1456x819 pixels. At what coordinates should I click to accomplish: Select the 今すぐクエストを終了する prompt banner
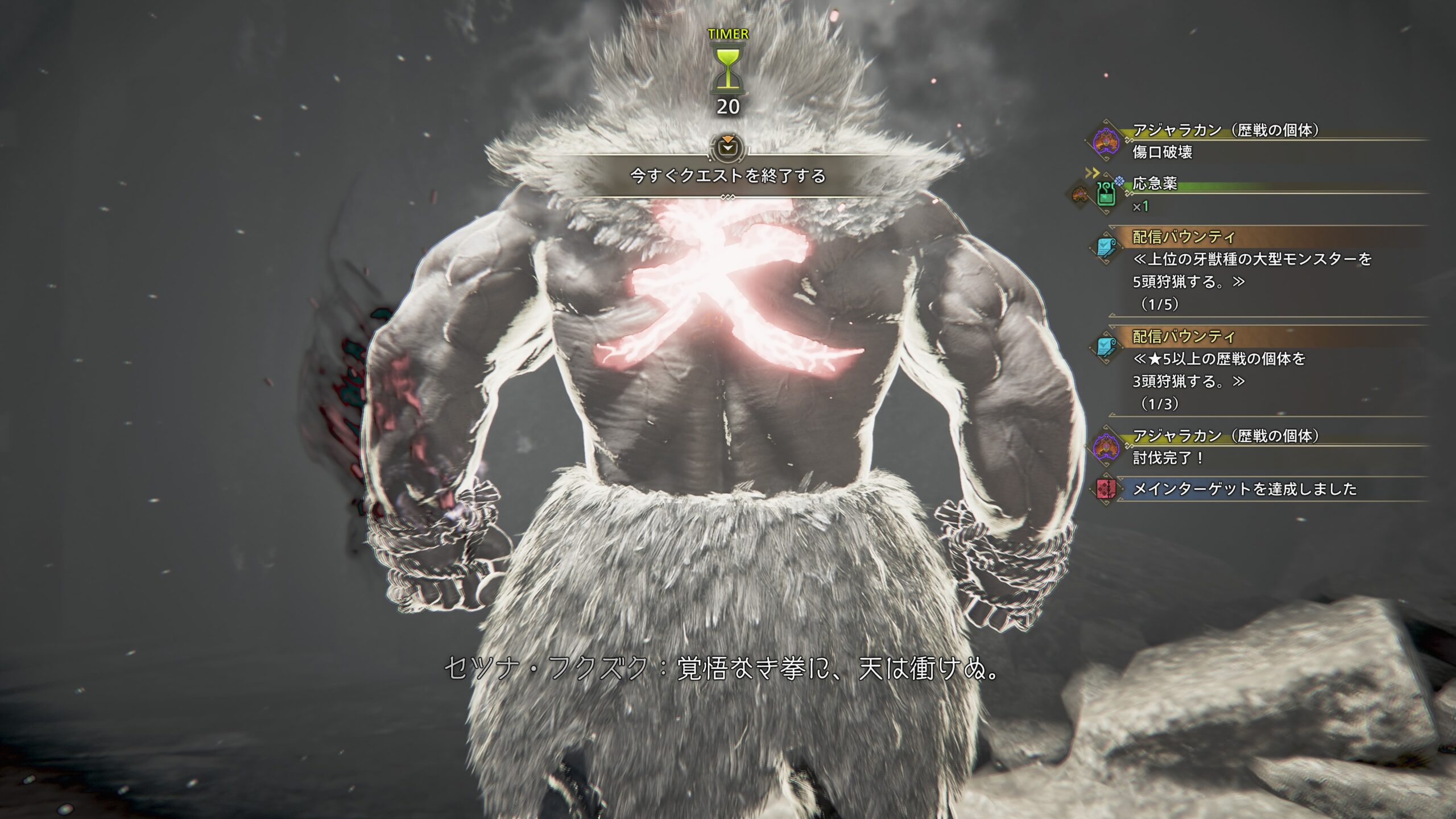[x=727, y=176]
